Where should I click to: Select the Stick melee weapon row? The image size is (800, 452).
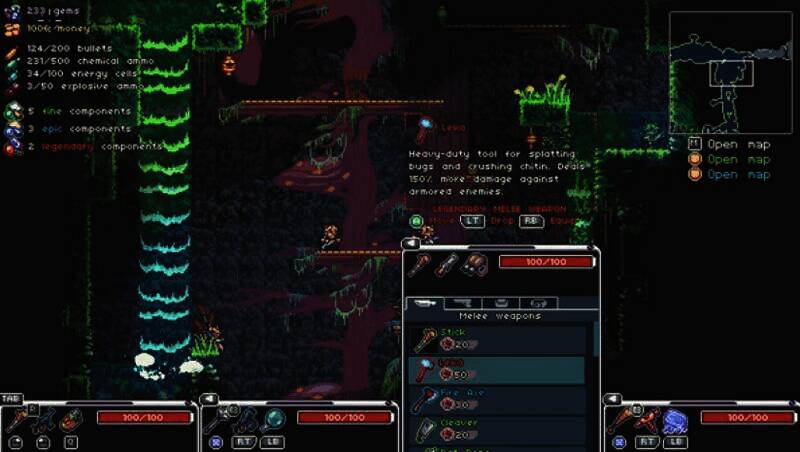coord(497,339)
